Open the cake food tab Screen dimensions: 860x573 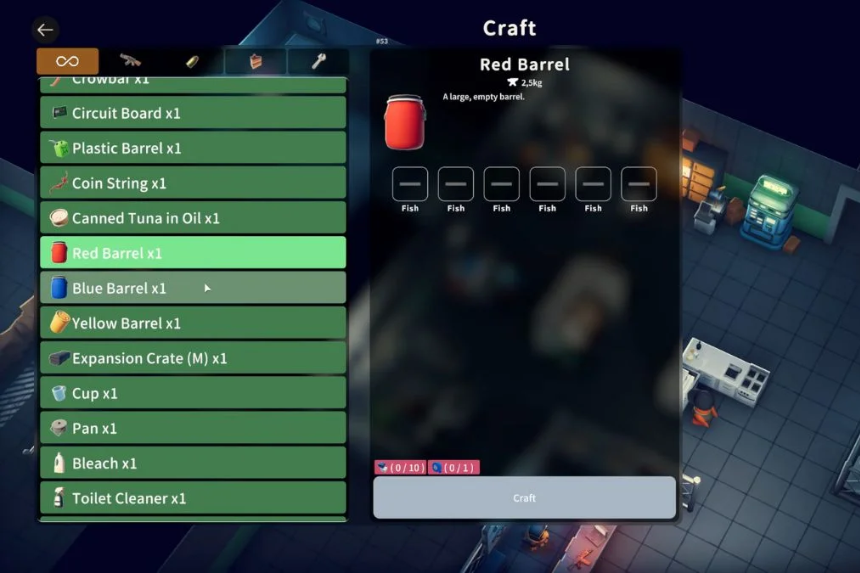pos(256,61)
